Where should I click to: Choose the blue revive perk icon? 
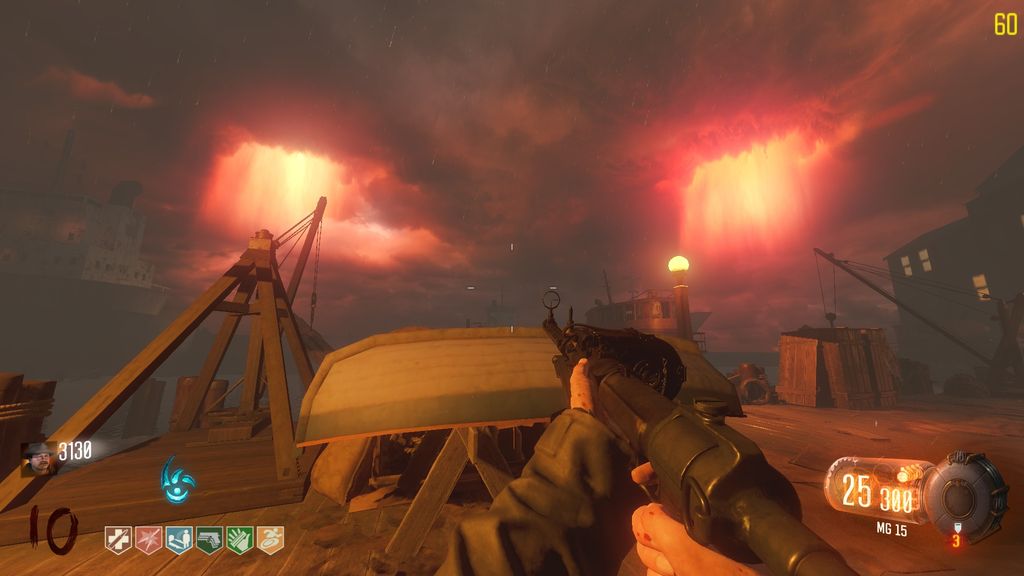(x=179, y=540)
